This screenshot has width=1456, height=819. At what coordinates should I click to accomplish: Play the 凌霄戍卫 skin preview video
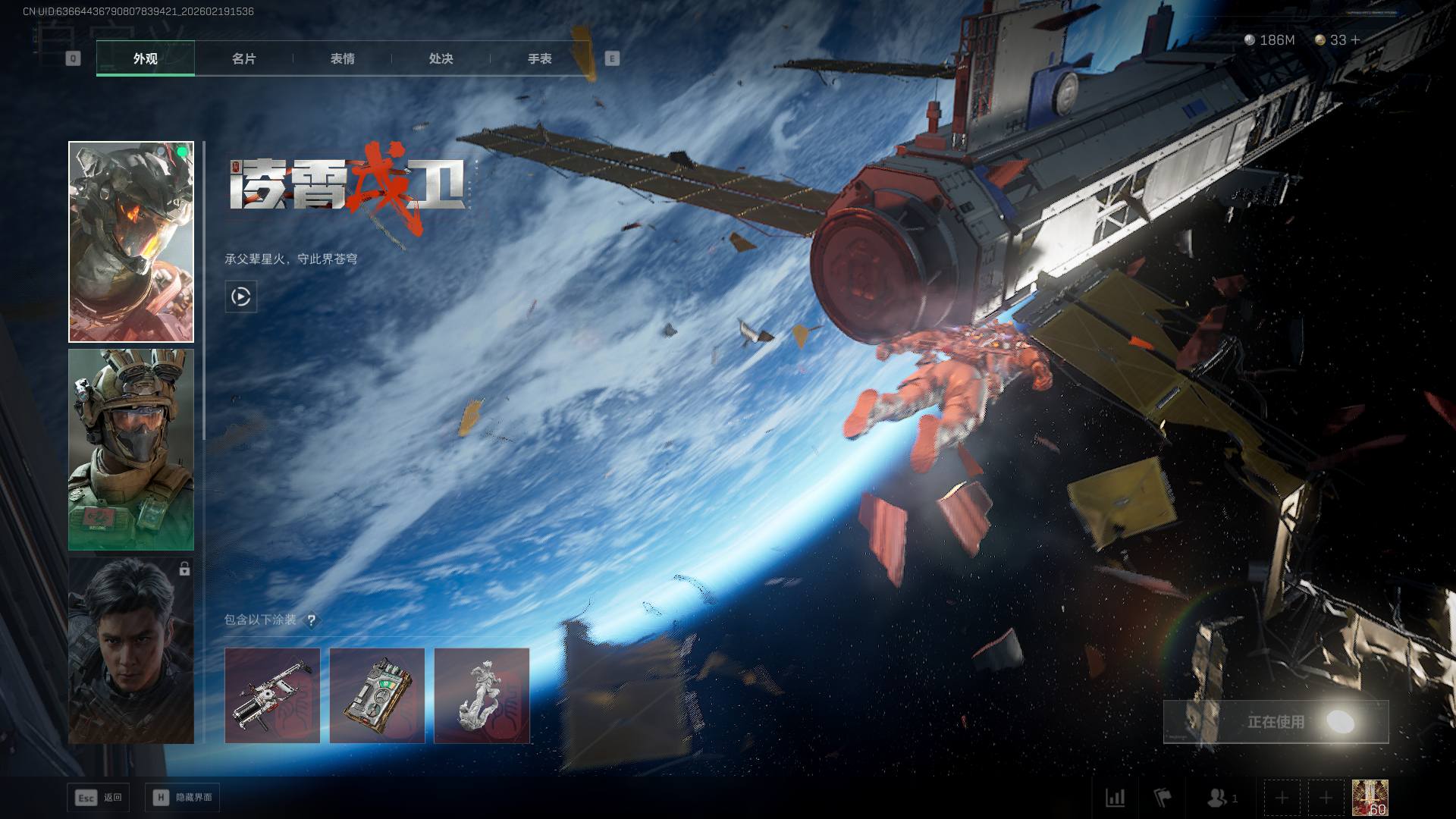[241, 297]
